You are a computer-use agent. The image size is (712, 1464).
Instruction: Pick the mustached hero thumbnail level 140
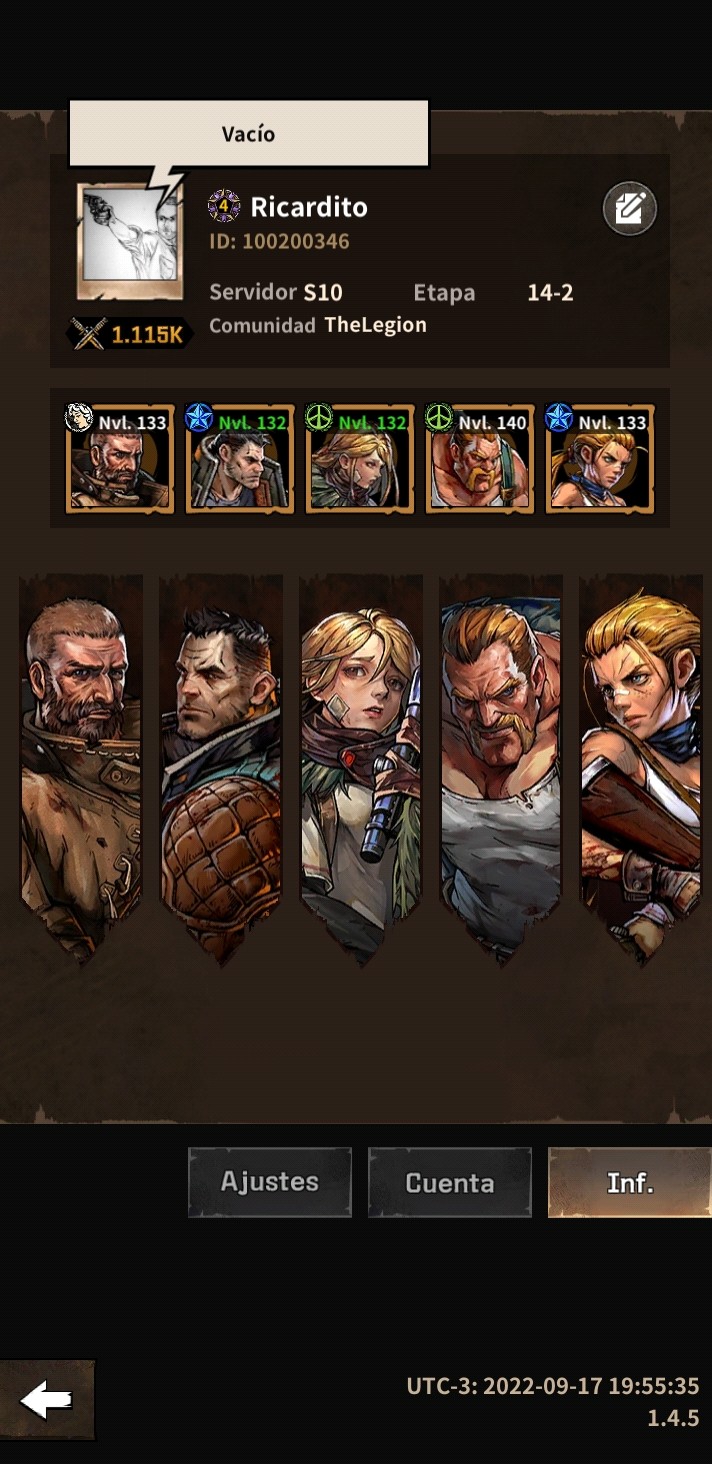(480, 460)
